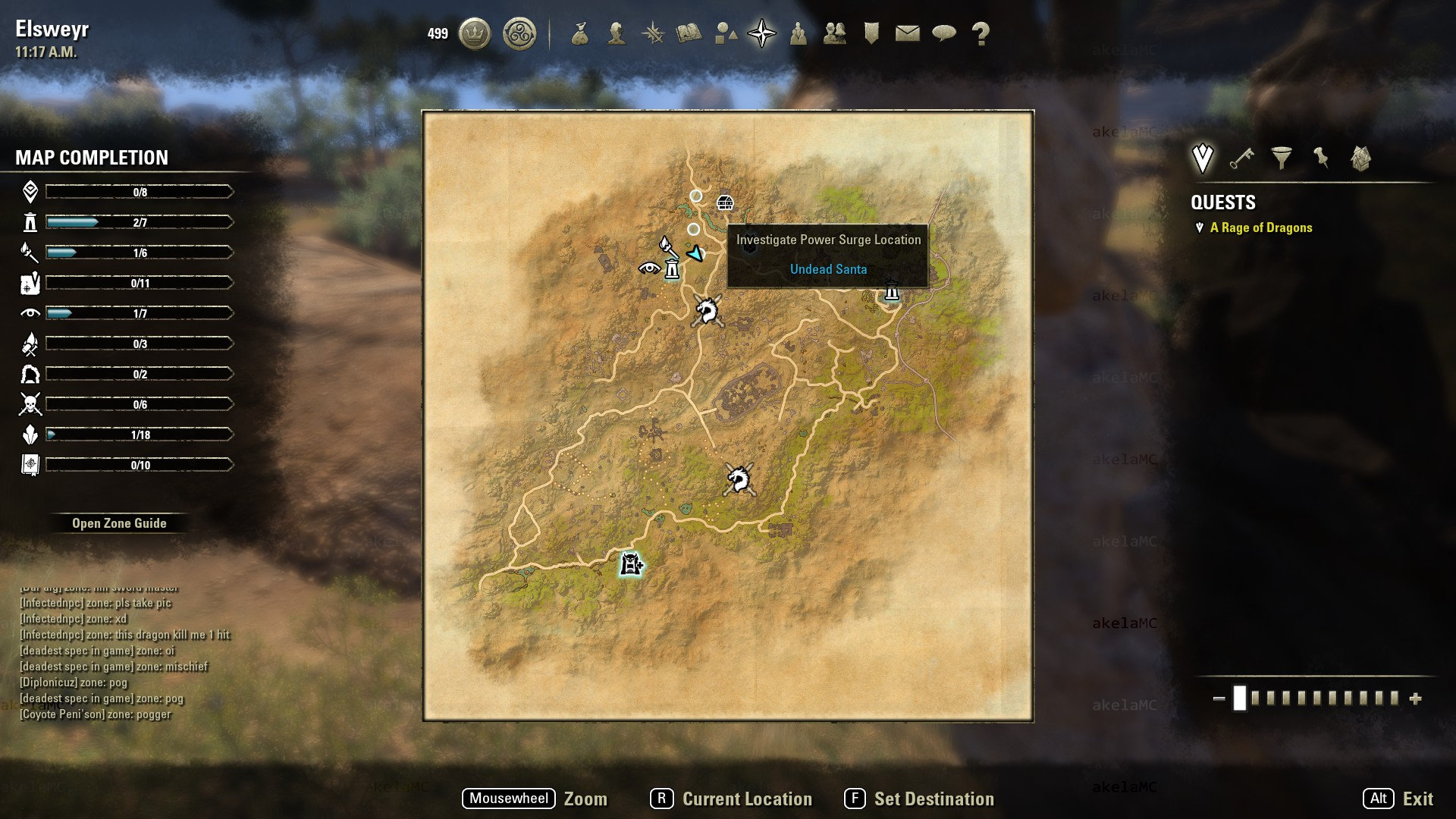Screen dimensions: 1456x819
Task: Open the help question mark menu
Action: (981, 34)
